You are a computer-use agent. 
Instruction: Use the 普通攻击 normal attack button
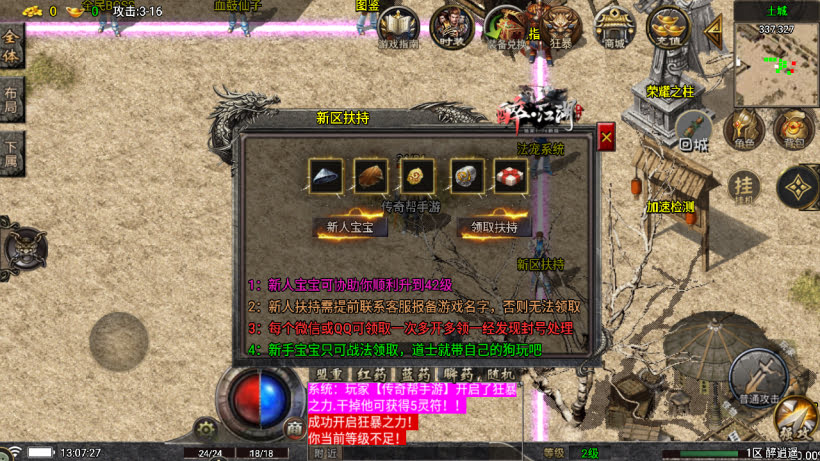click(757, 376)
